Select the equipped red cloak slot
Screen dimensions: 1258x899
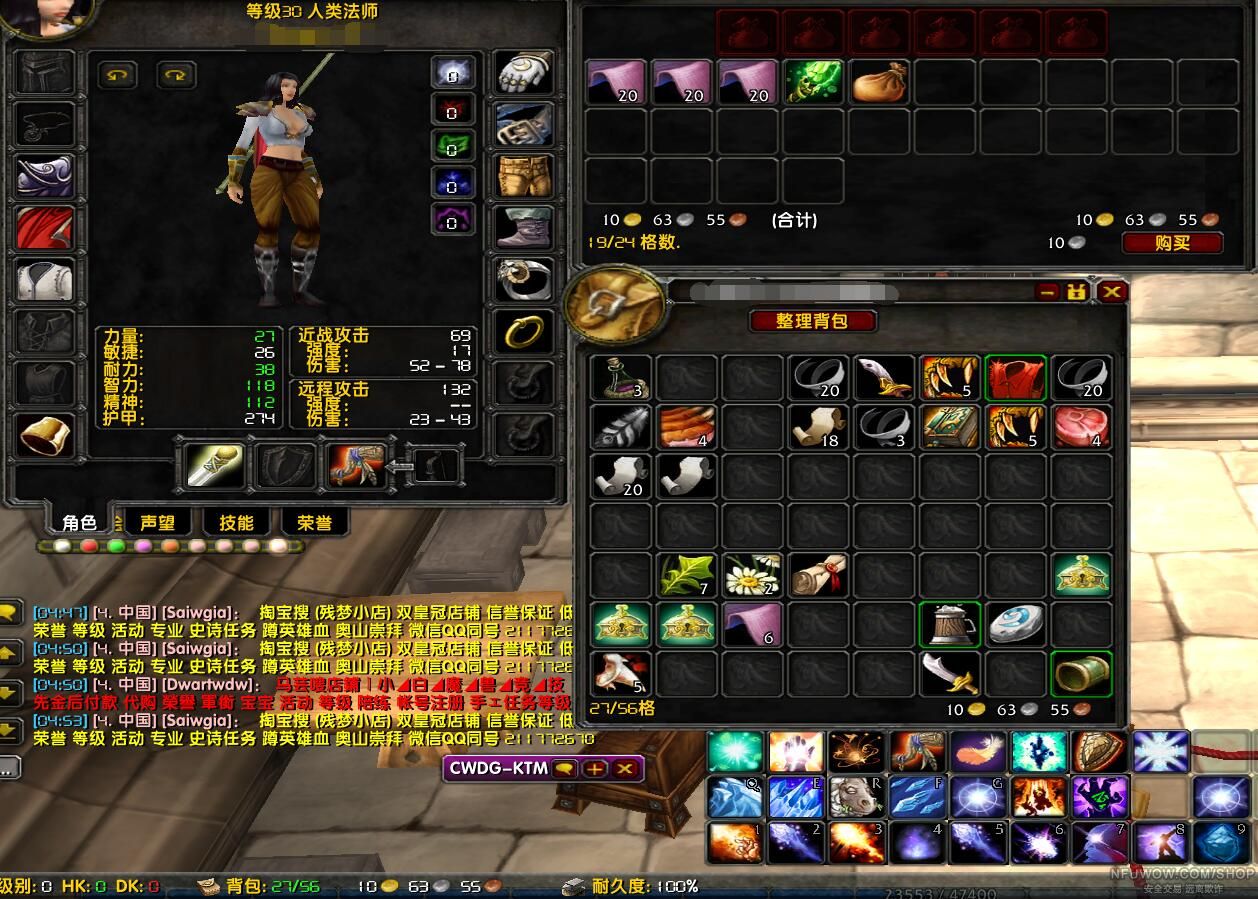click(x=45, y=228)
